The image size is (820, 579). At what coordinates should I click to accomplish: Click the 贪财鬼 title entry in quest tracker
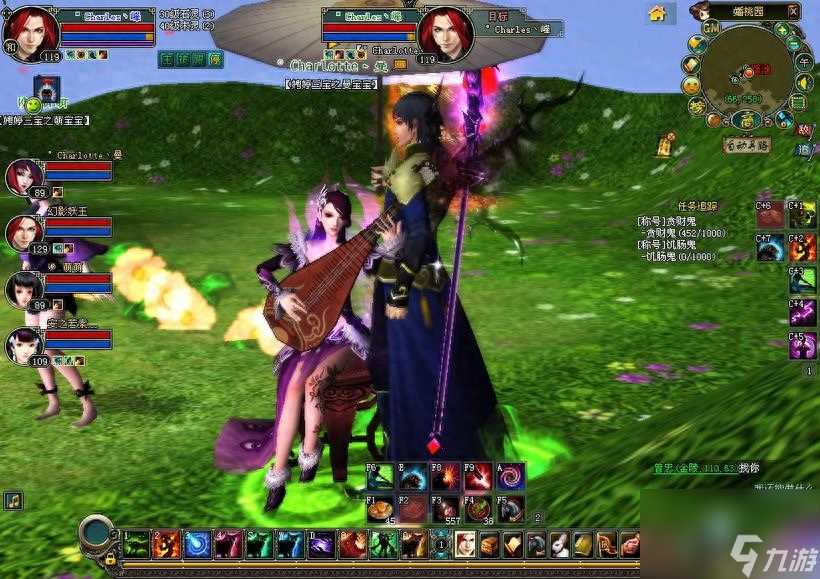point(663,221)
